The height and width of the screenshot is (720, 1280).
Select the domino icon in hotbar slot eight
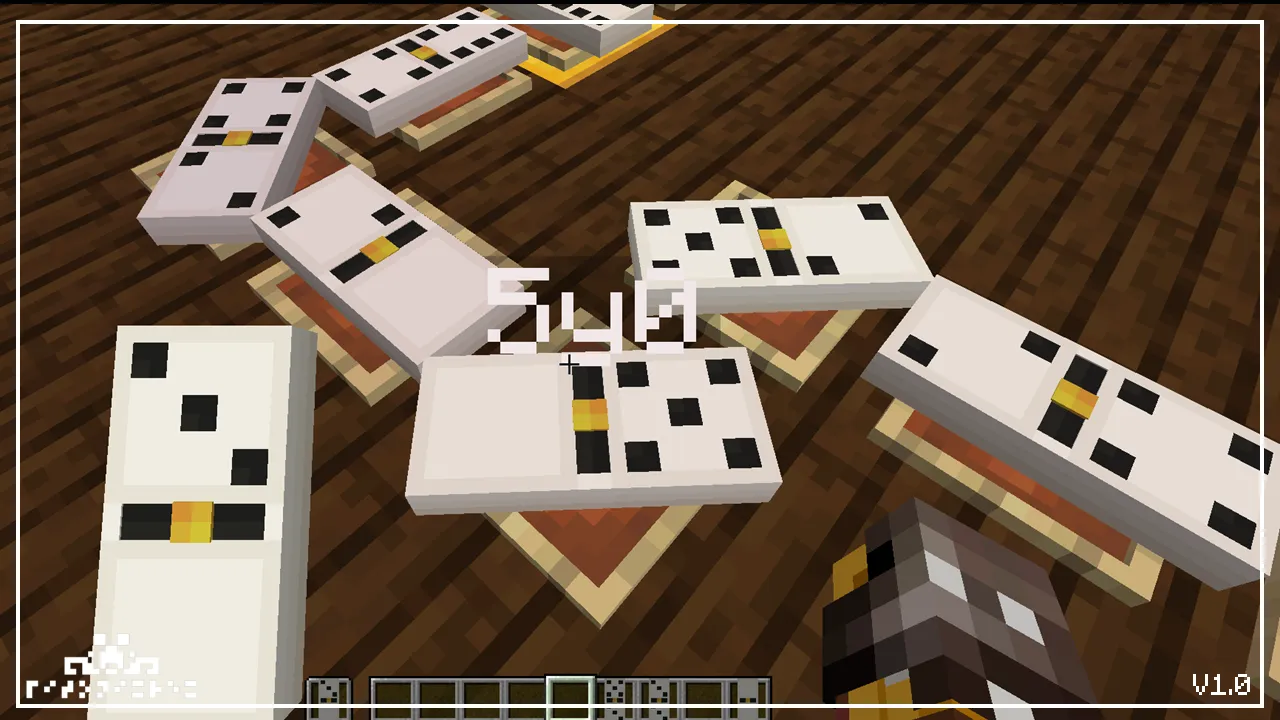[x=658, y=690]
